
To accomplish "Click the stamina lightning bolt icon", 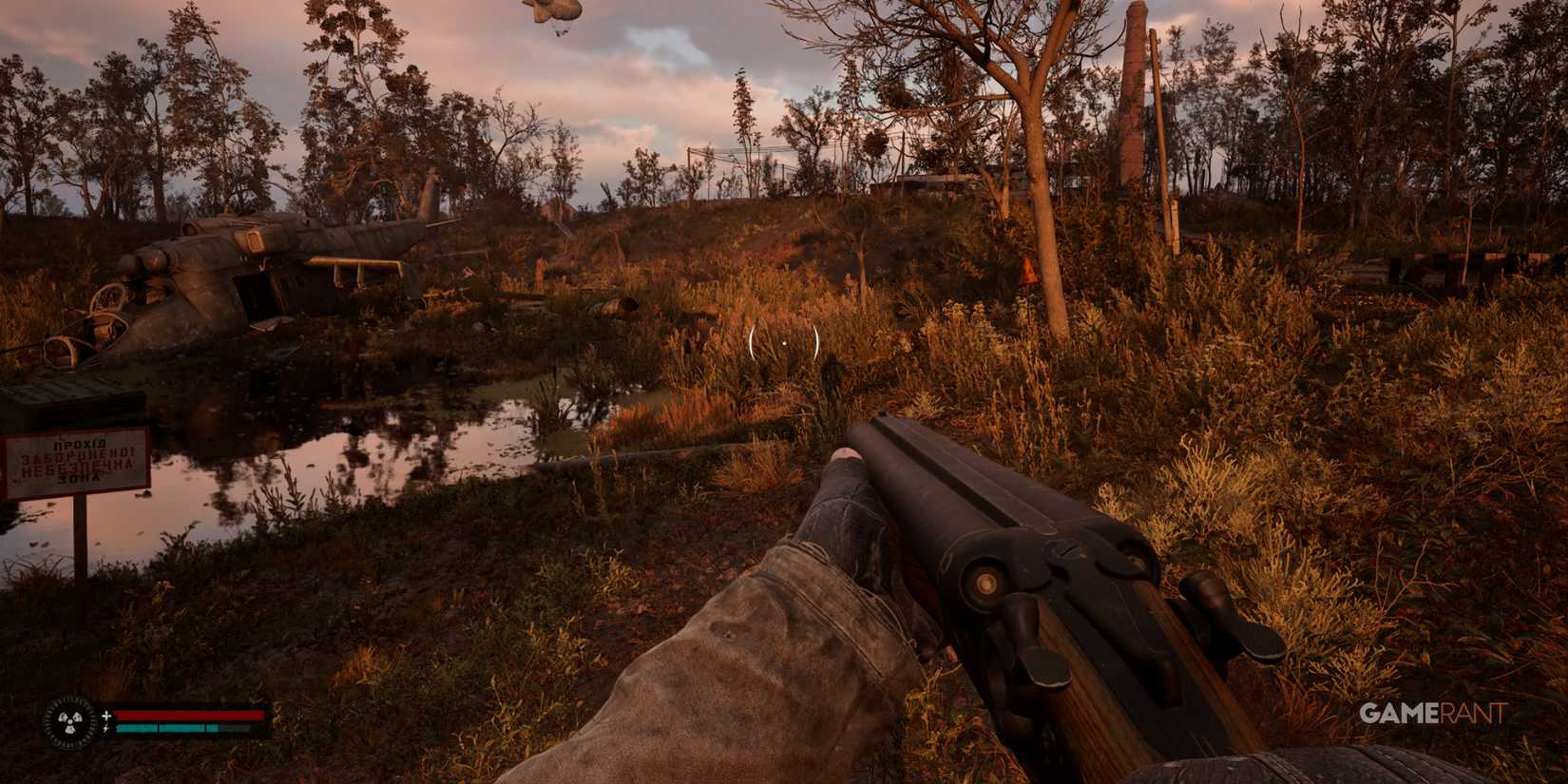I will (106, 728).
